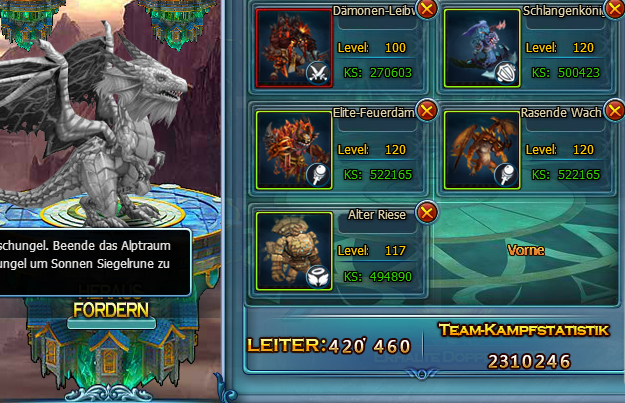Remove Elite-Feuerdämon from the team
The height and width of the screenshot is (403, 625).
[427, 110]
